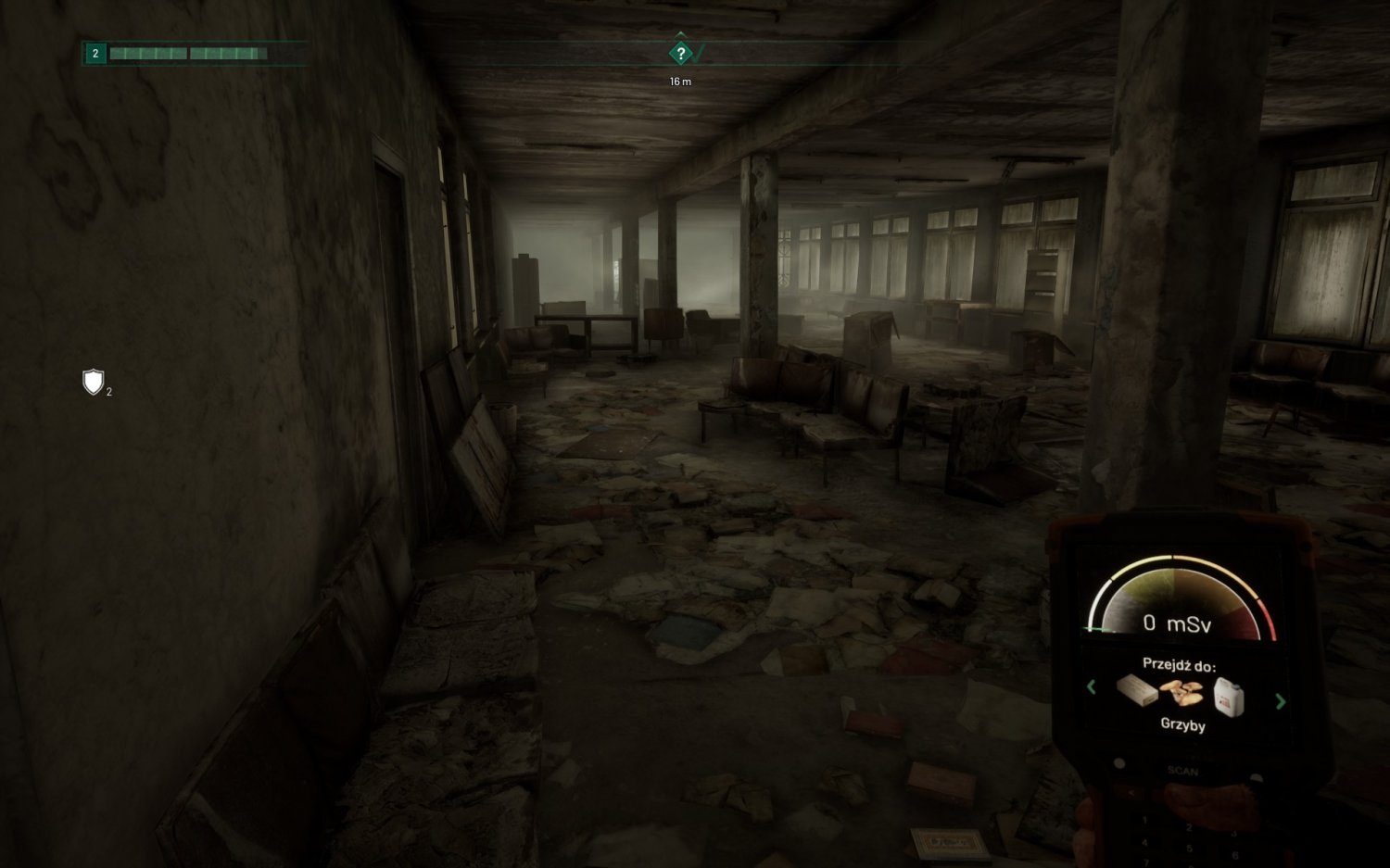This screenshot has height=868, width=1390.
Task: Select the carton box item icon on the dosimeter
Action: (x=1138, y=690)
